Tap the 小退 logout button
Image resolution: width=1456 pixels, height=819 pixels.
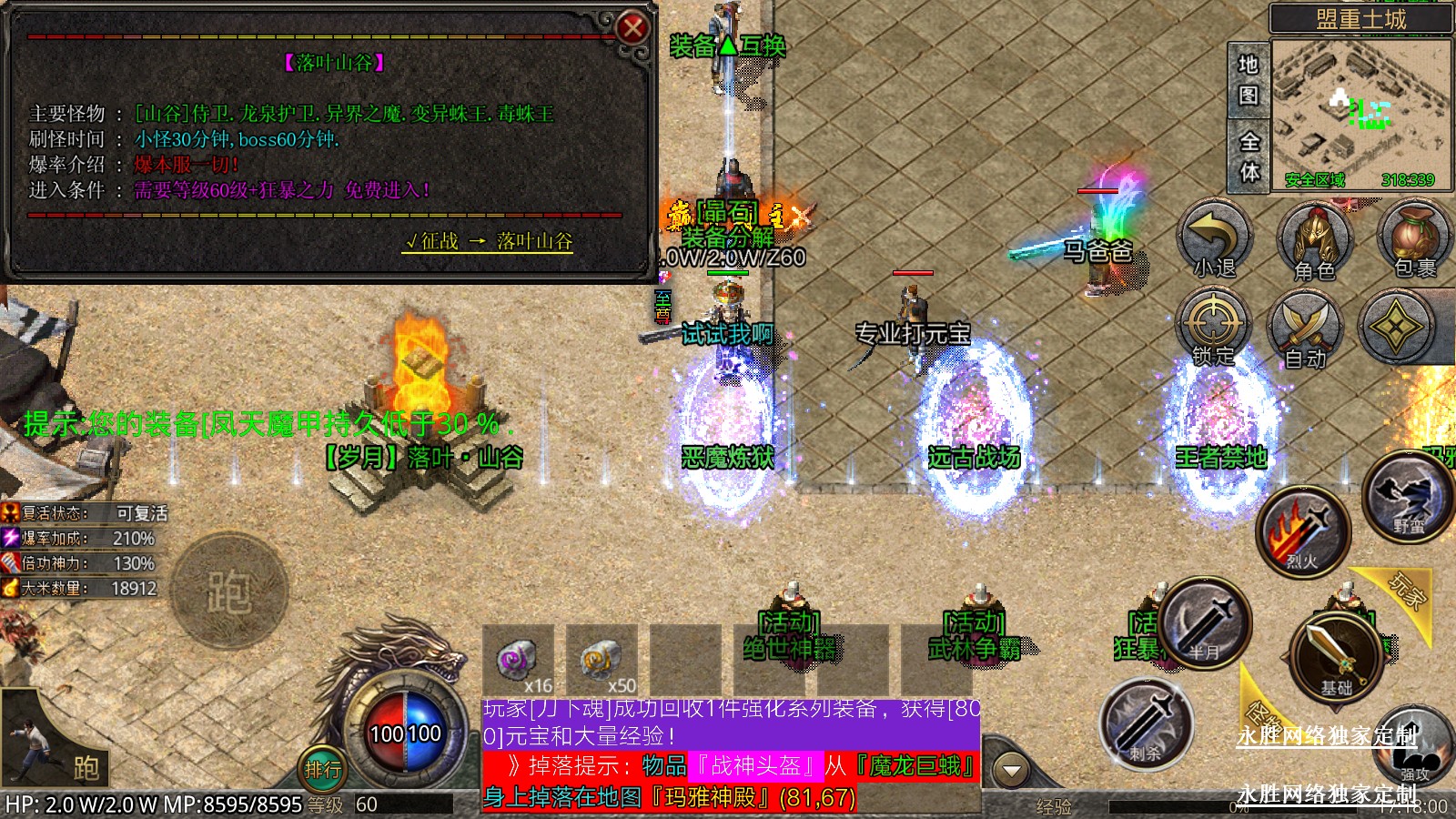click(1214, 238)
